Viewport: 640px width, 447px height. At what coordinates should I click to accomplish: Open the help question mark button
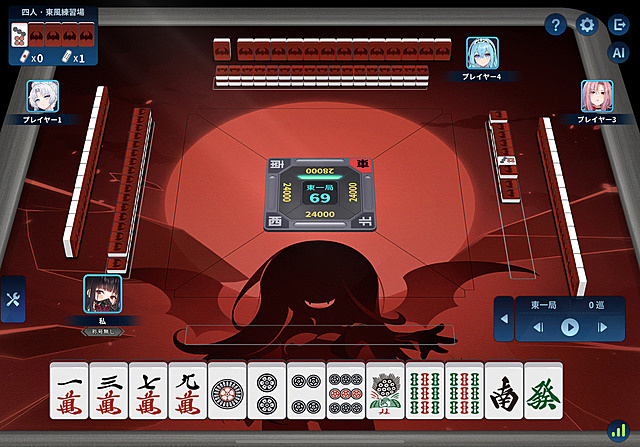coord(556,26)
